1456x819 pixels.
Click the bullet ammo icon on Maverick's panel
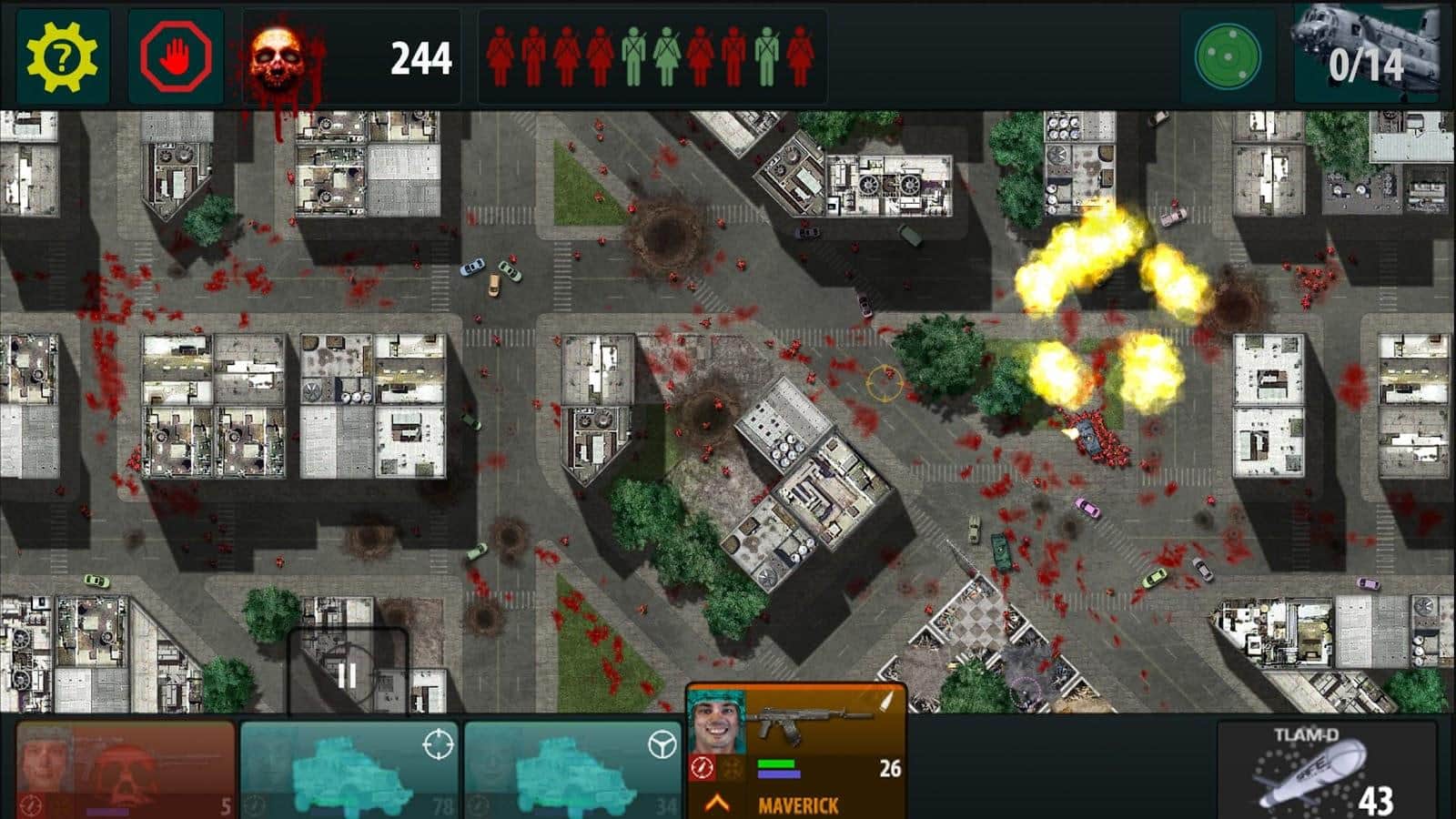coord(885,701)
